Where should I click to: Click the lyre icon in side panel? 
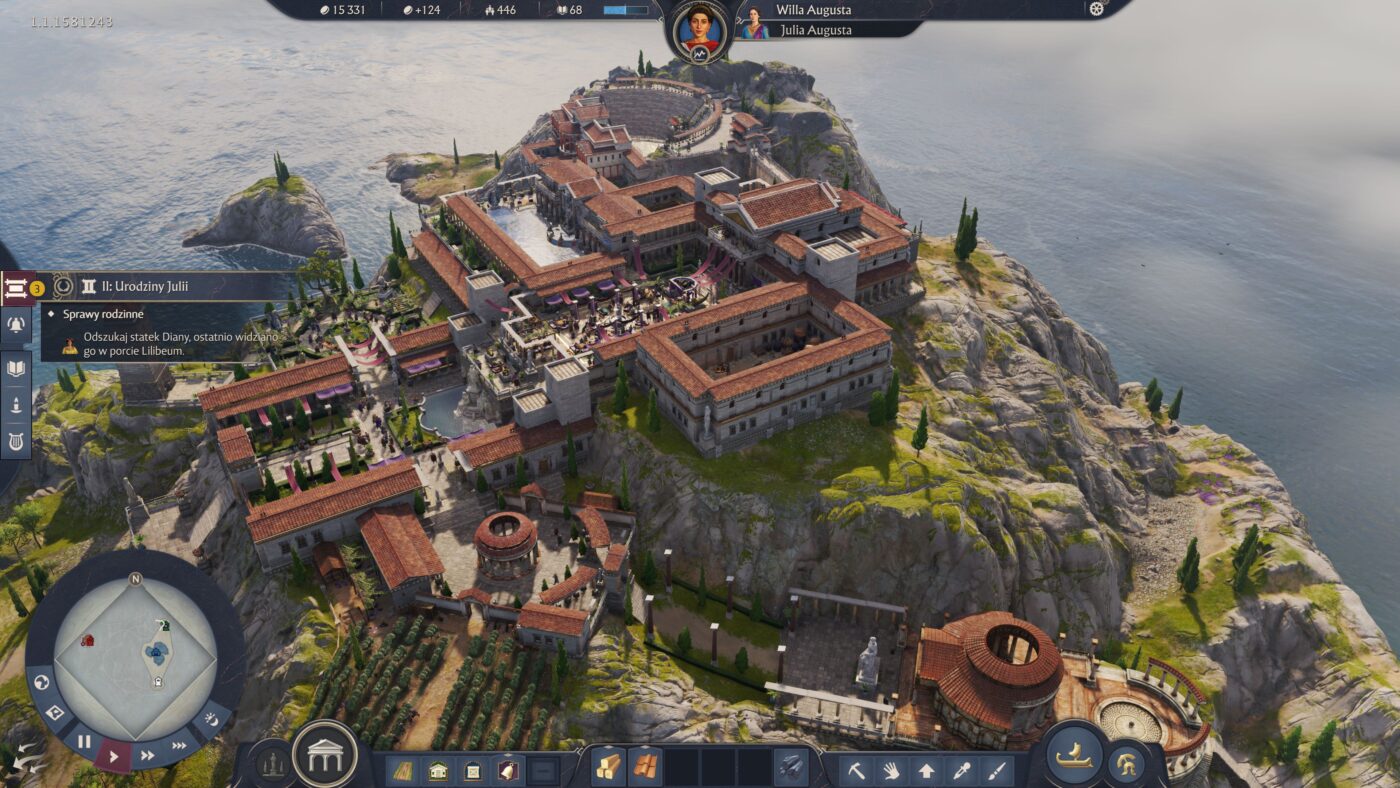(16, 440)
